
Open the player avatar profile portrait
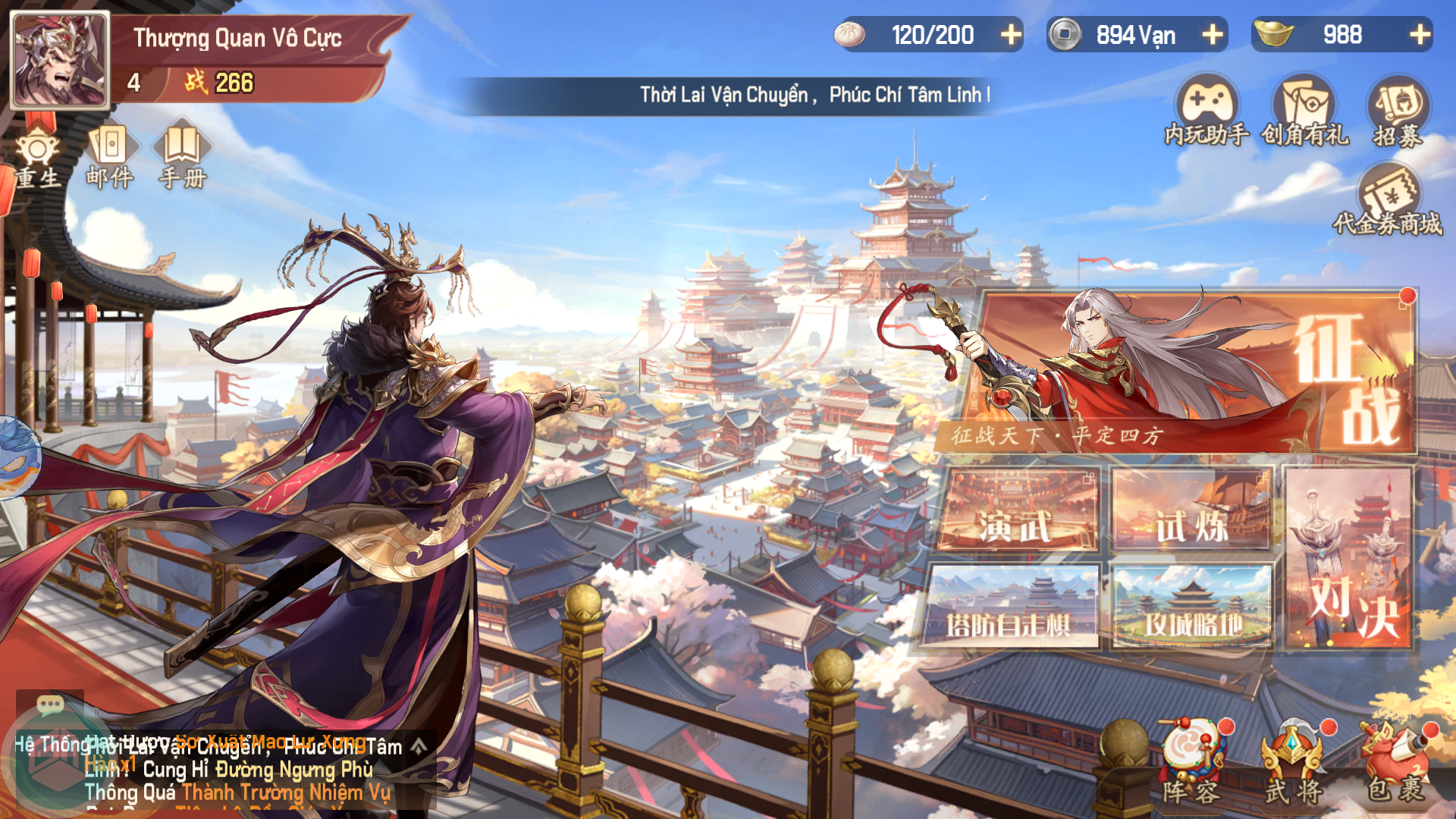59,61
